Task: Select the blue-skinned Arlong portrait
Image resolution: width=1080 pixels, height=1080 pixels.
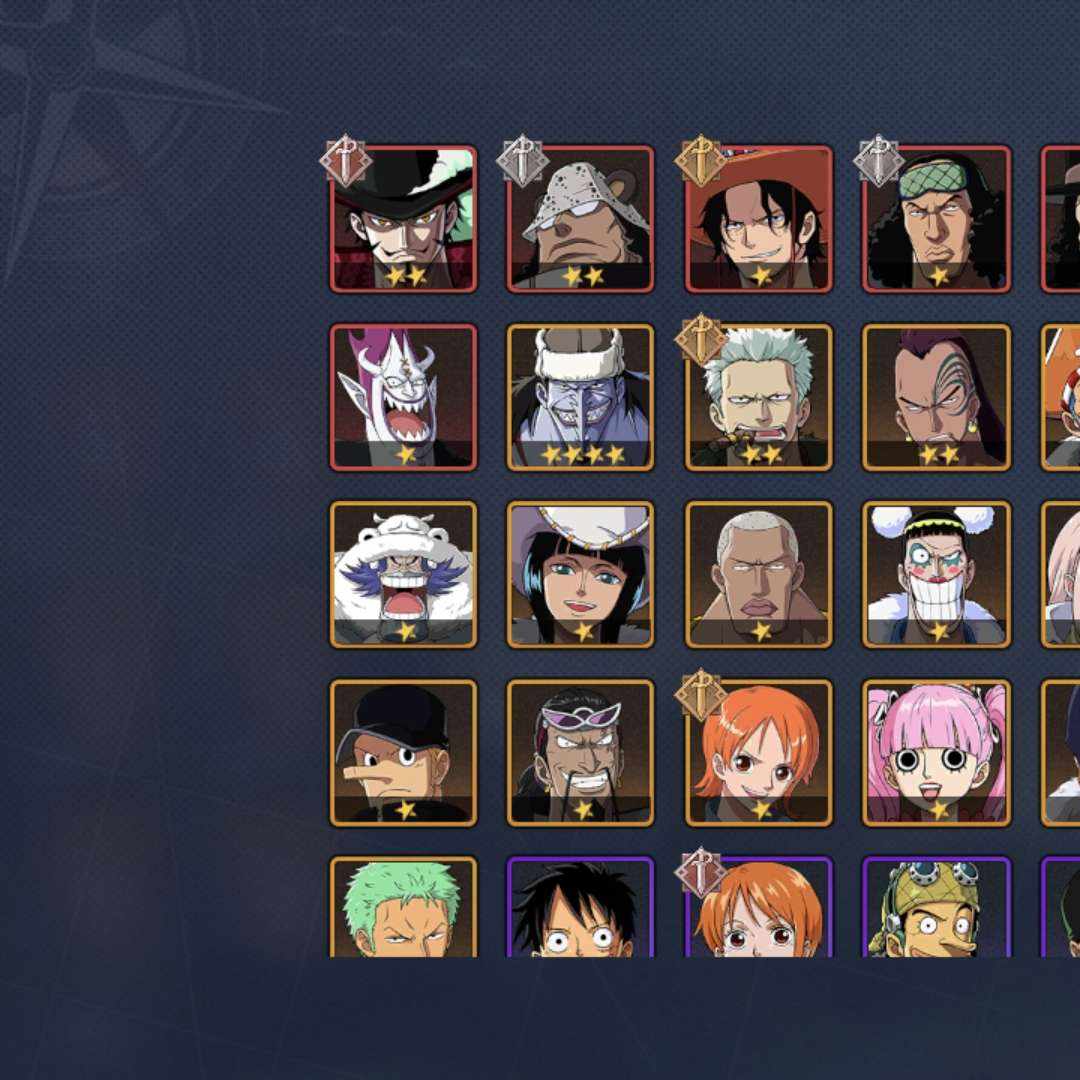Action: [x=580, y=397]
